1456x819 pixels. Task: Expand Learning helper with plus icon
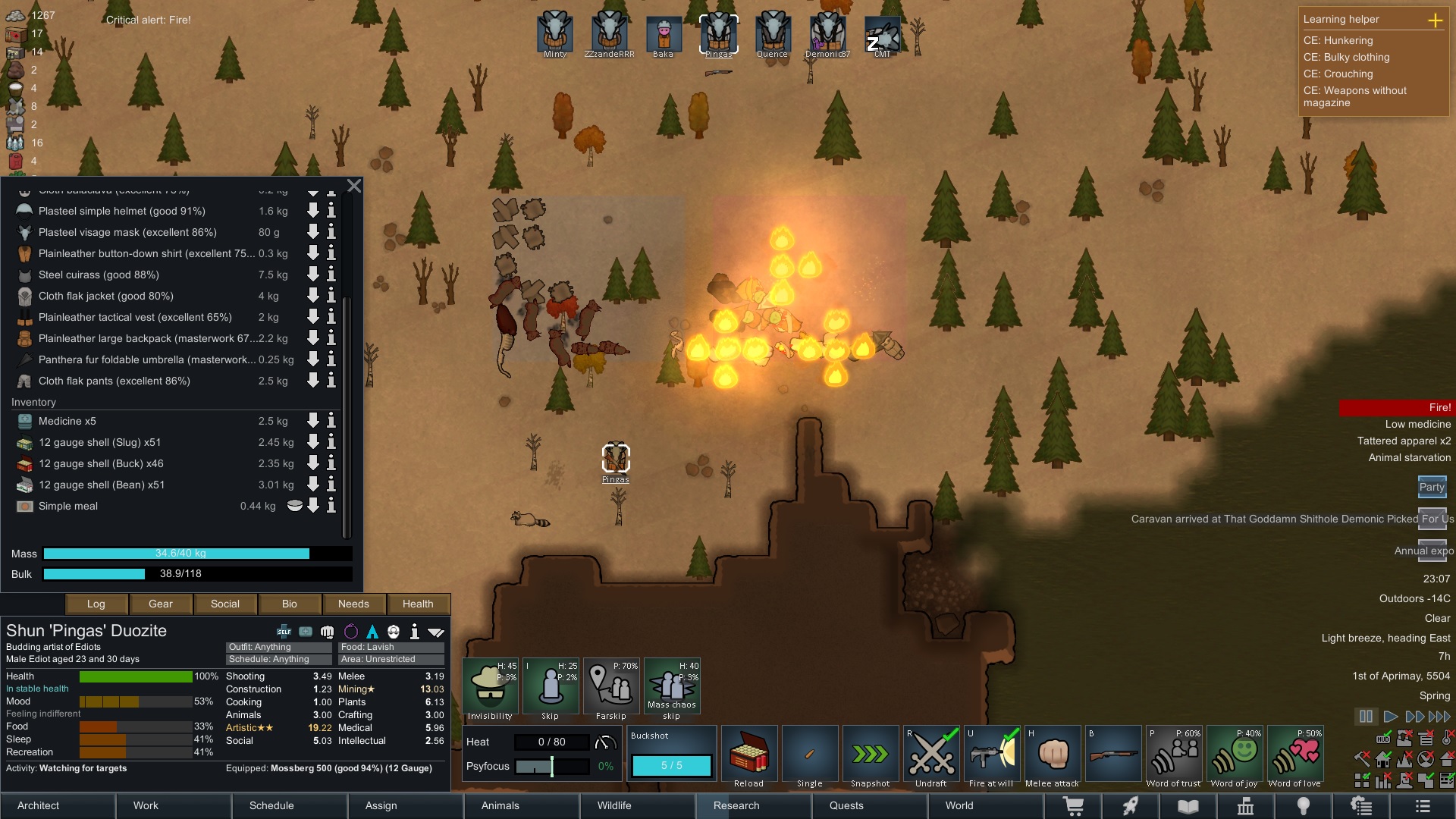pyautogui.click(x=1436, y=20)
